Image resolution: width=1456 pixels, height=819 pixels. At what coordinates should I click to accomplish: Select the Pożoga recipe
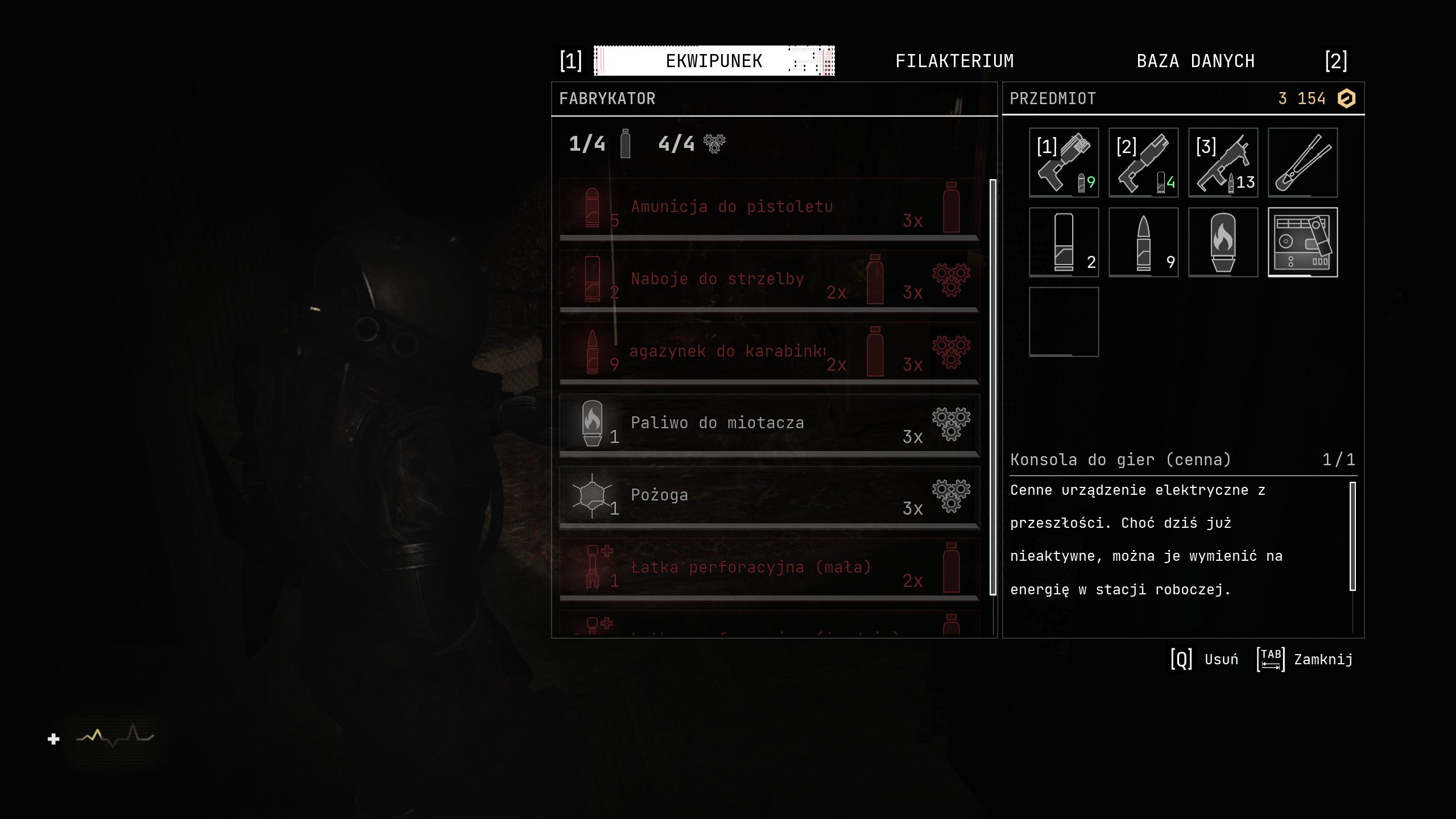coord(769,497)
